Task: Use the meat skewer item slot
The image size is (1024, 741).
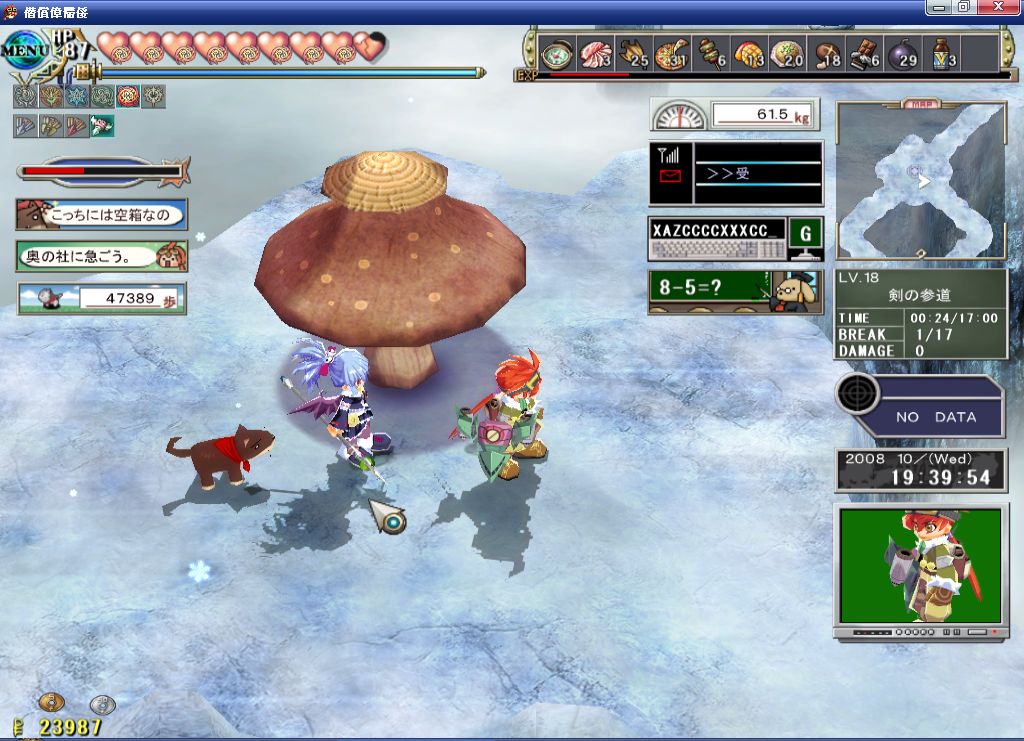Action: (709, 54)
